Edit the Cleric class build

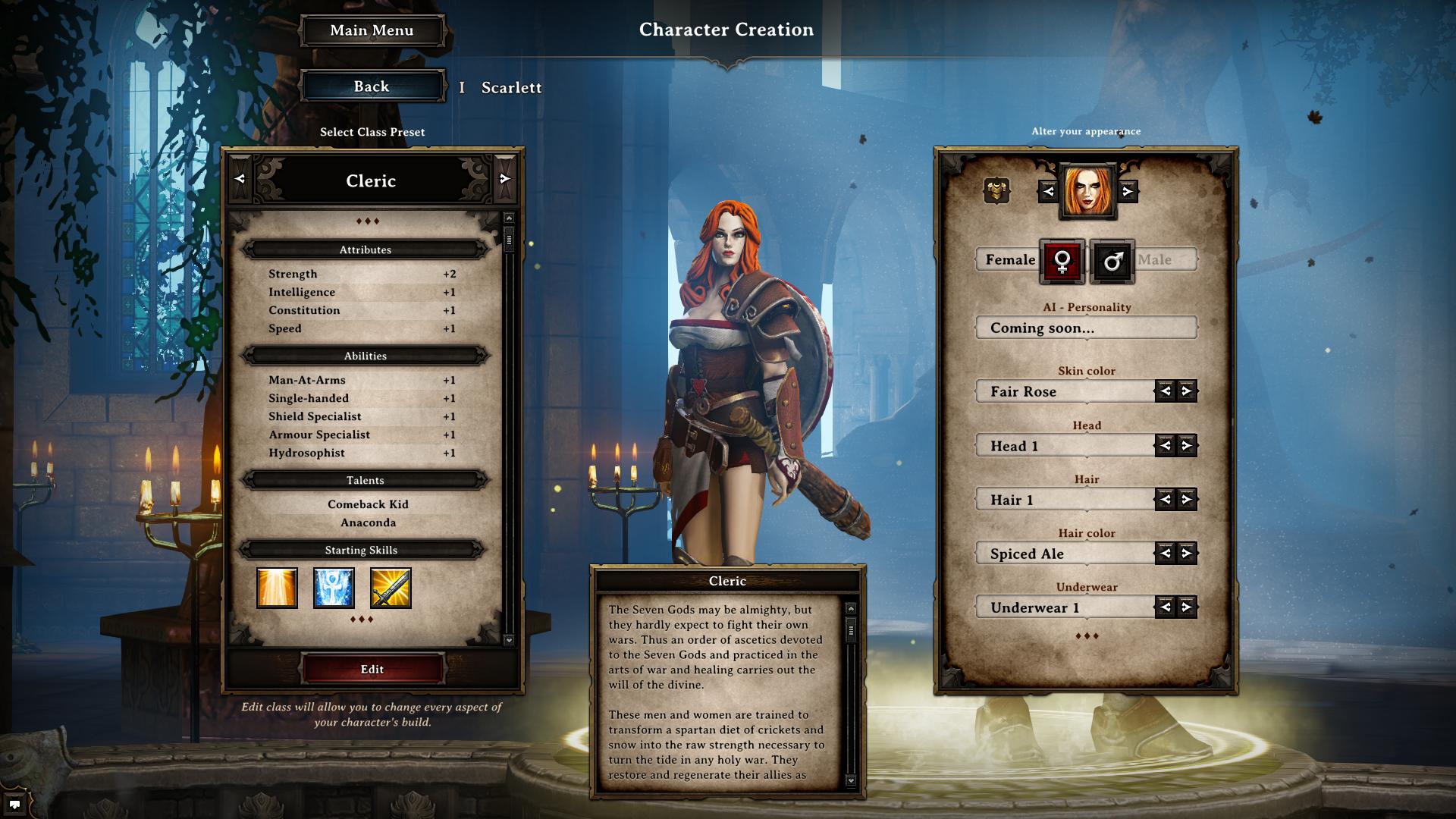(x=372, y=669)
